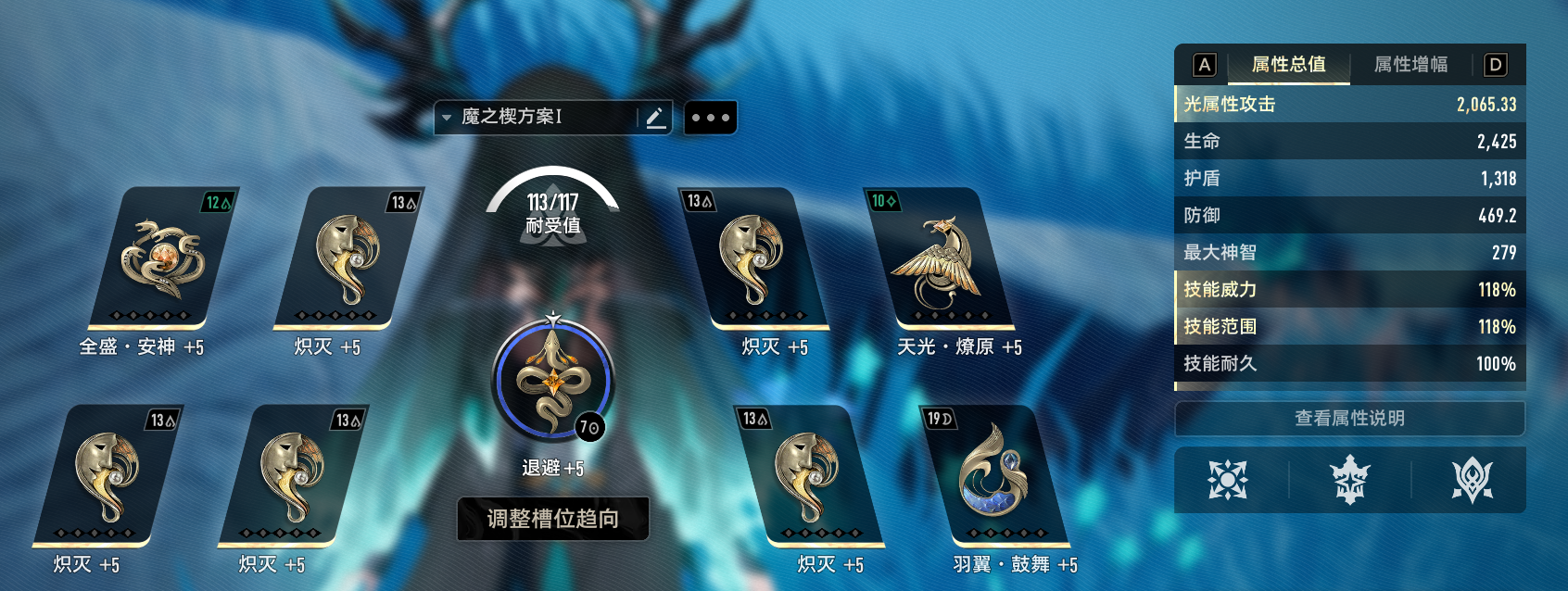Screen dimensions: 1568x591
Task: Click the 调整槽位趋向 button
Action: click(x=552, y=519)
